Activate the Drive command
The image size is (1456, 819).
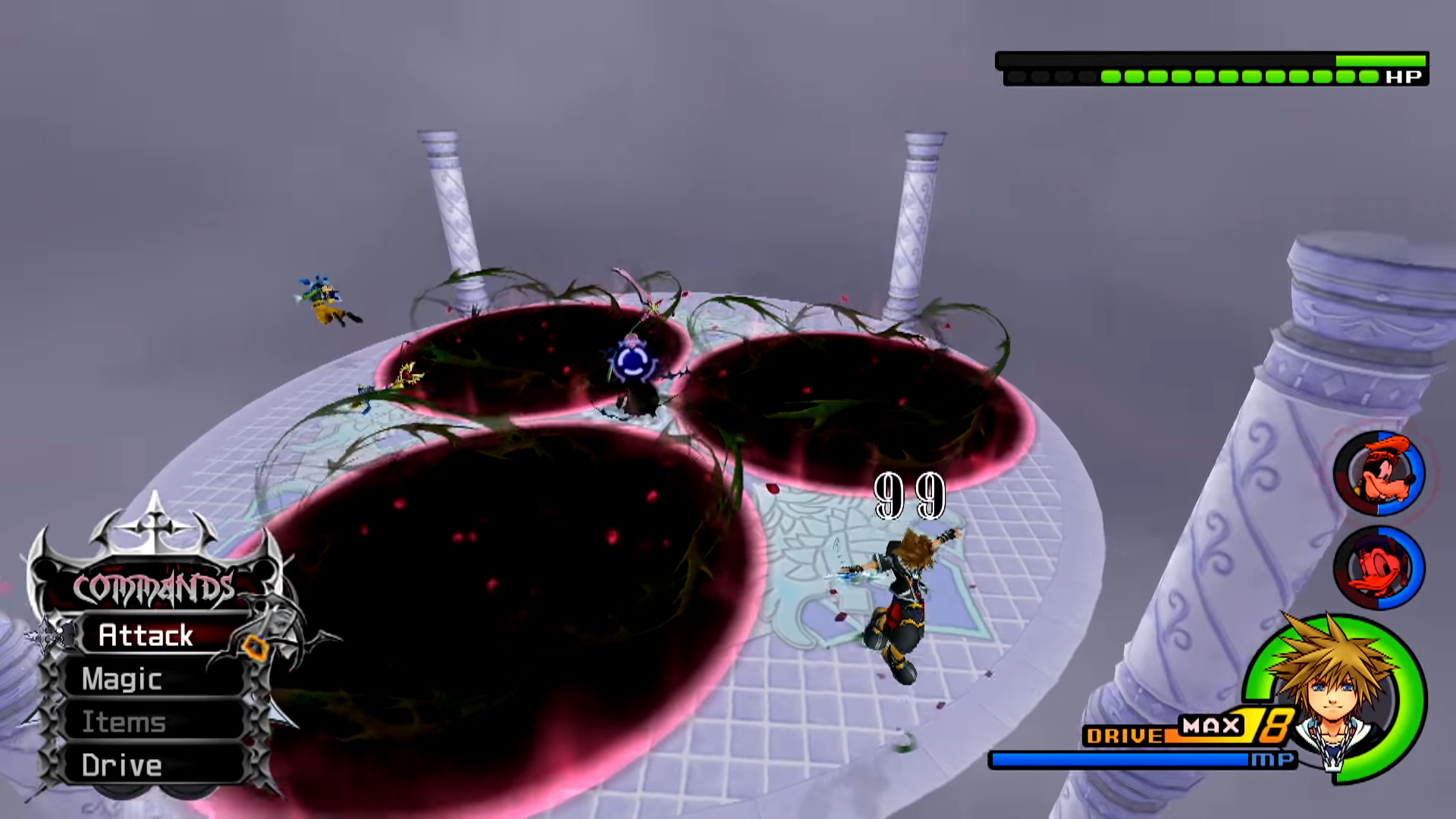click(x=123, y=765)
